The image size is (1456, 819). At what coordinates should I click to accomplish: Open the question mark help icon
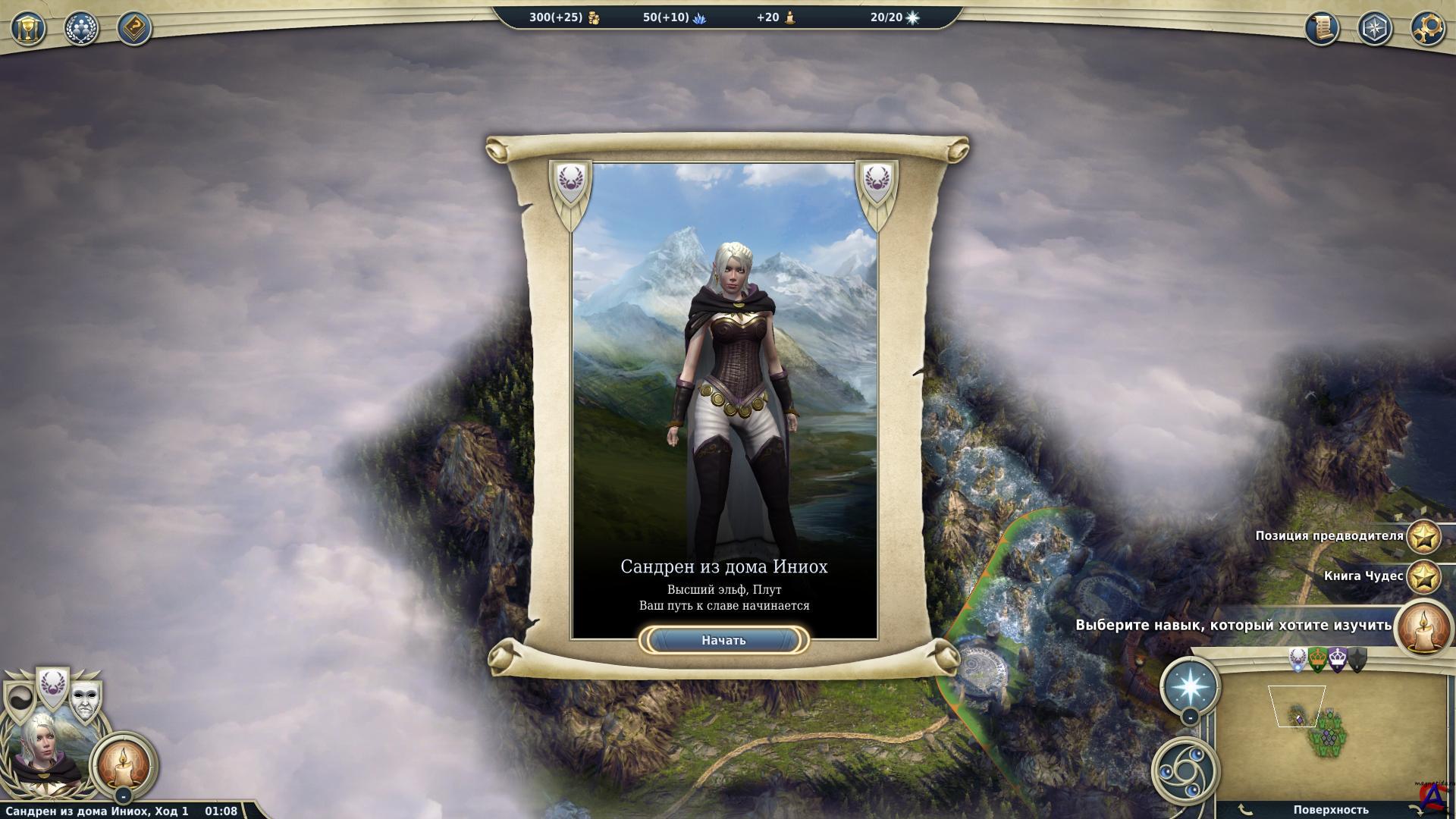click(134, 29)
